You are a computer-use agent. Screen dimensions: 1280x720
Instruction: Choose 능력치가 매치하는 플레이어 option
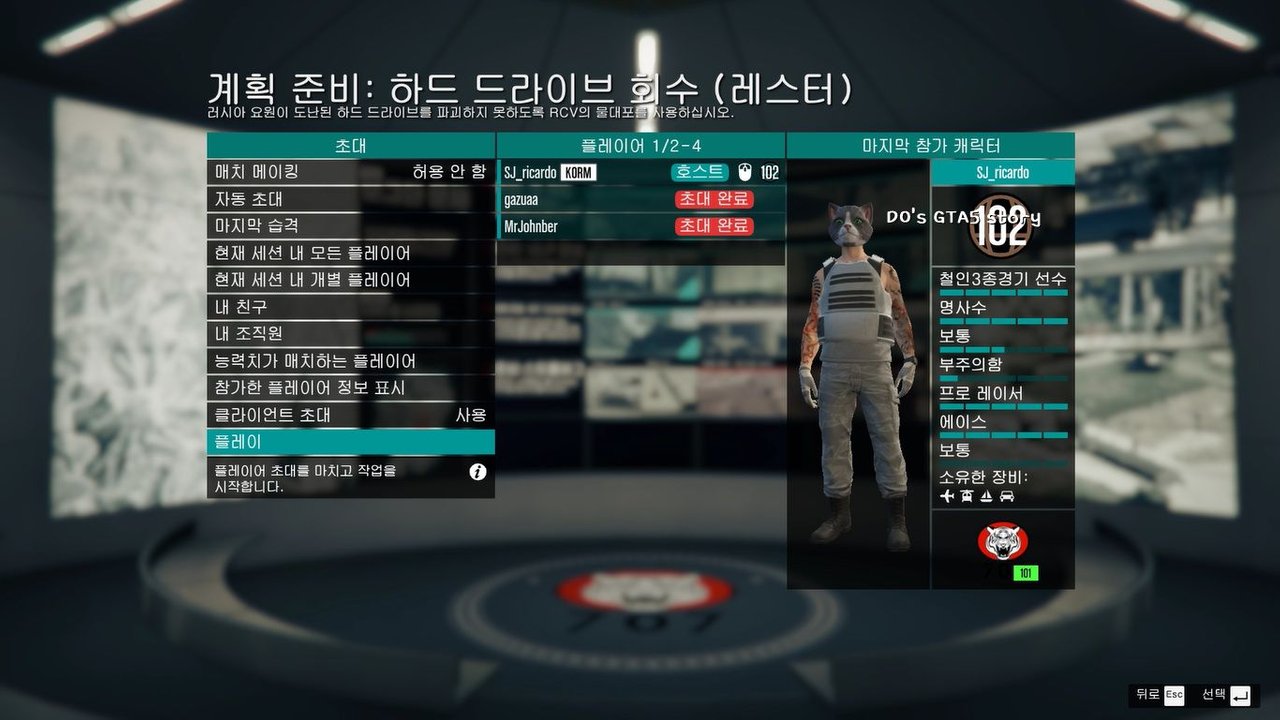350,361
